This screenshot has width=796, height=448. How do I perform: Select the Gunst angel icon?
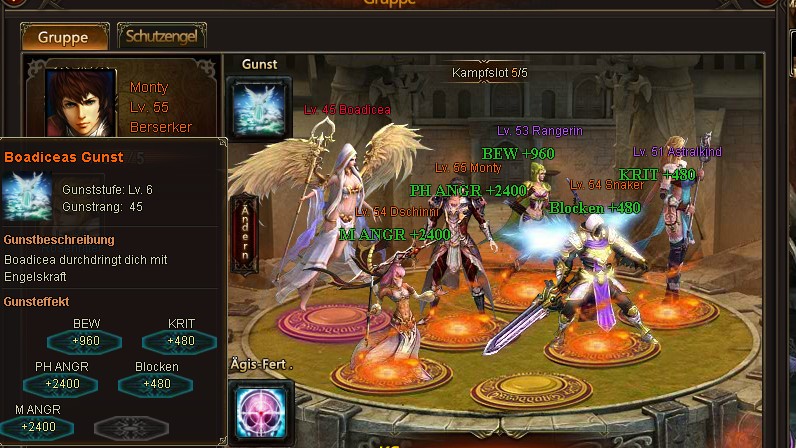(260, 108)
